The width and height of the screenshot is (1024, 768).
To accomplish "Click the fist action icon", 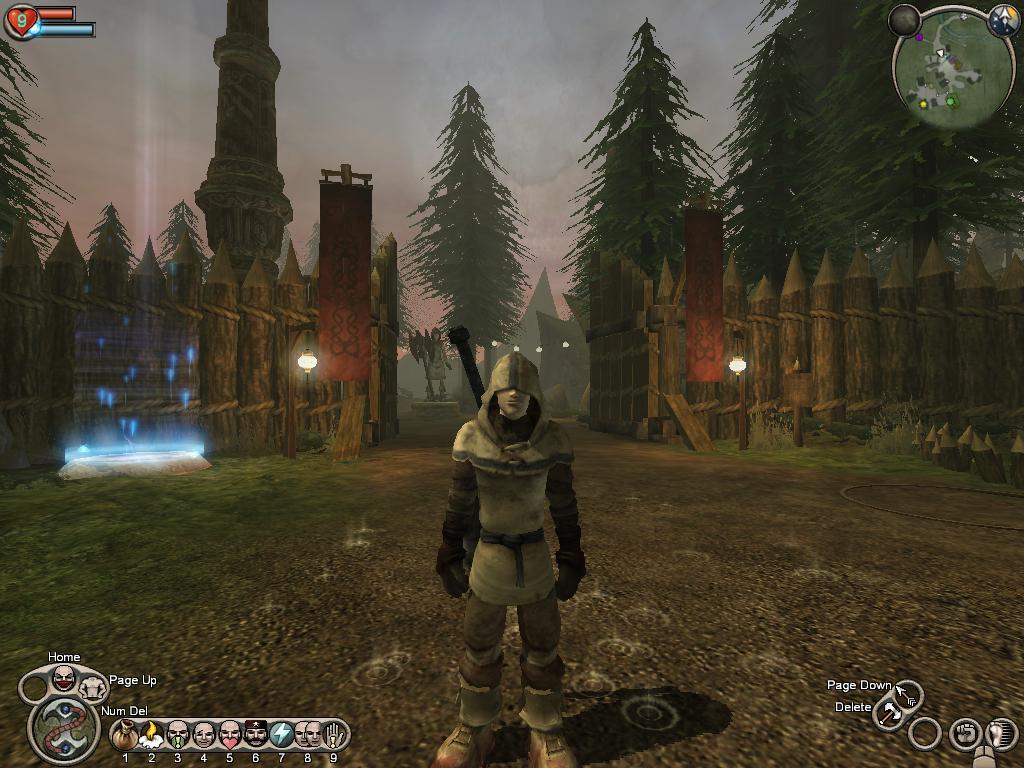I will (x=964, y=735).
